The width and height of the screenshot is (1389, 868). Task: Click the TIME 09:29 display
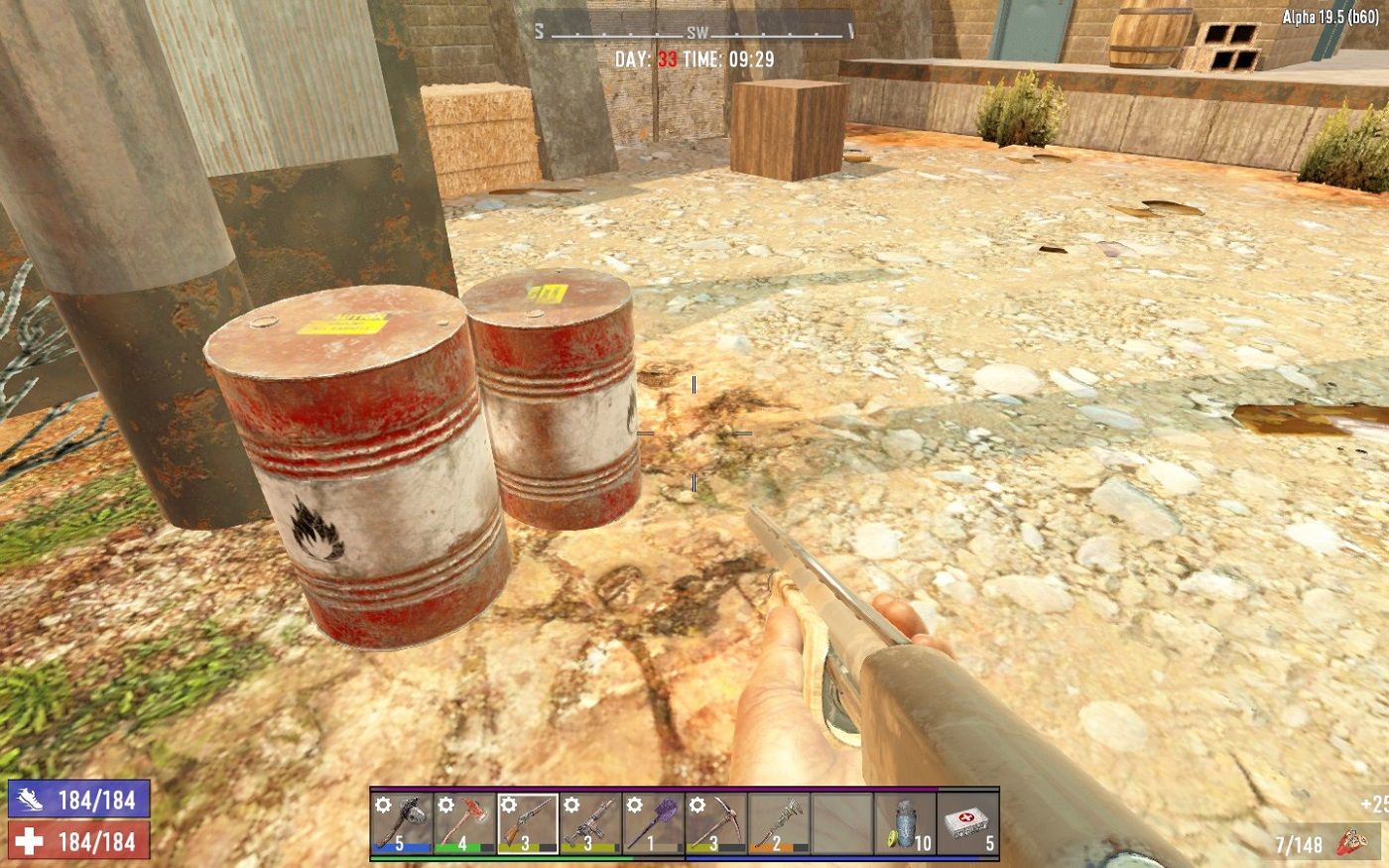(x=740, y=58)
